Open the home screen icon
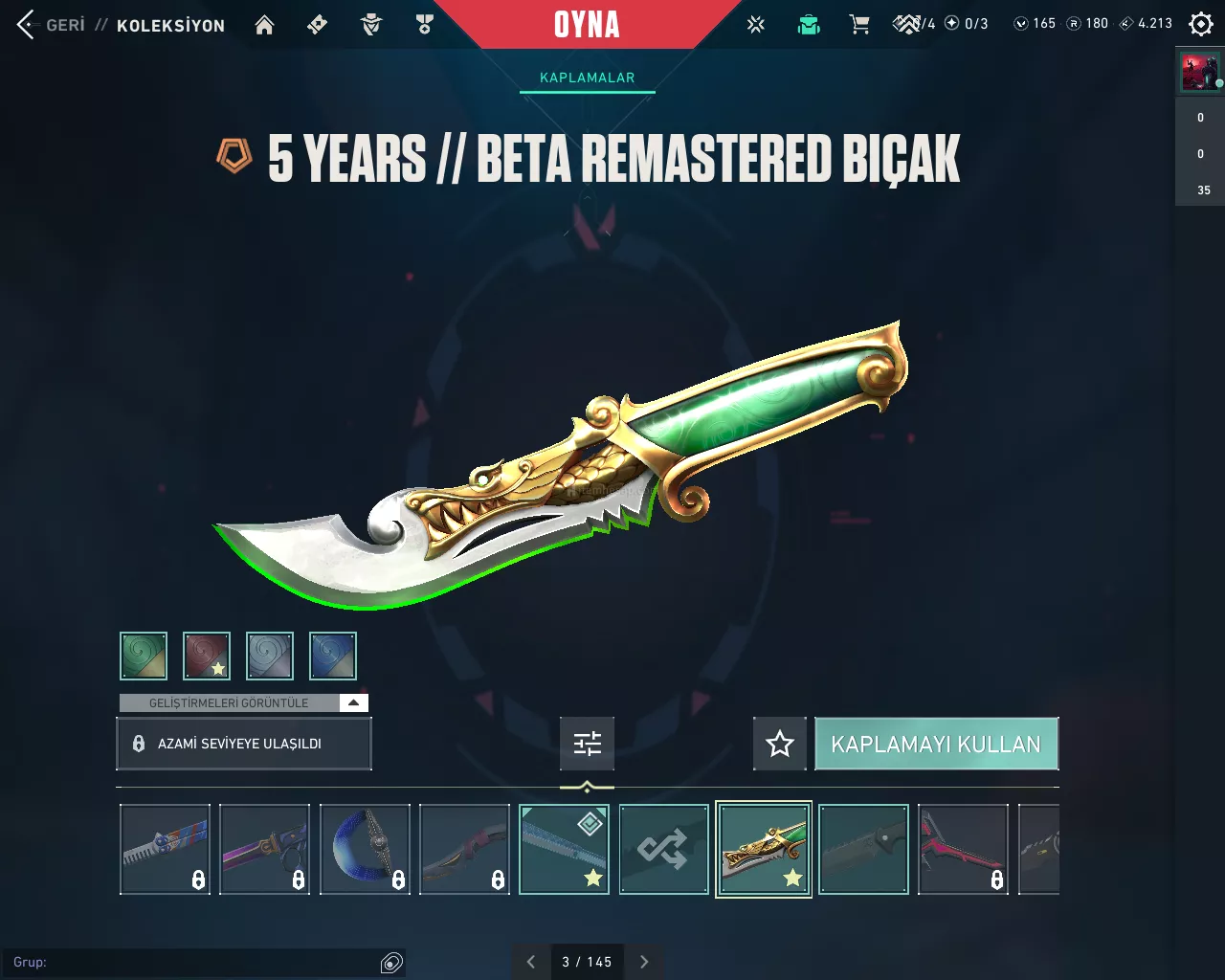 pos(264,25)
